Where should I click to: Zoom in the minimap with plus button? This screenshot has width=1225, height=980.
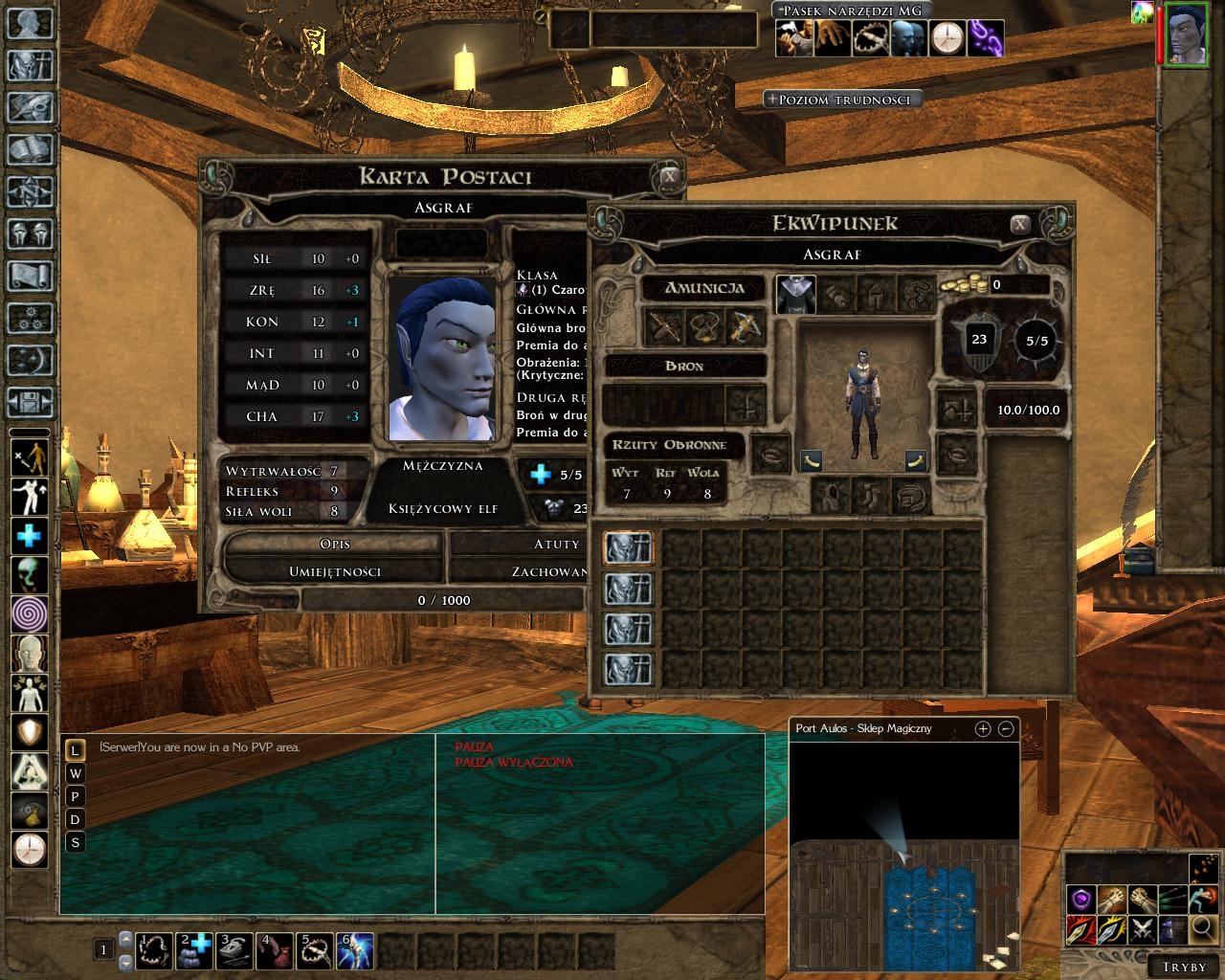(982, 729)
